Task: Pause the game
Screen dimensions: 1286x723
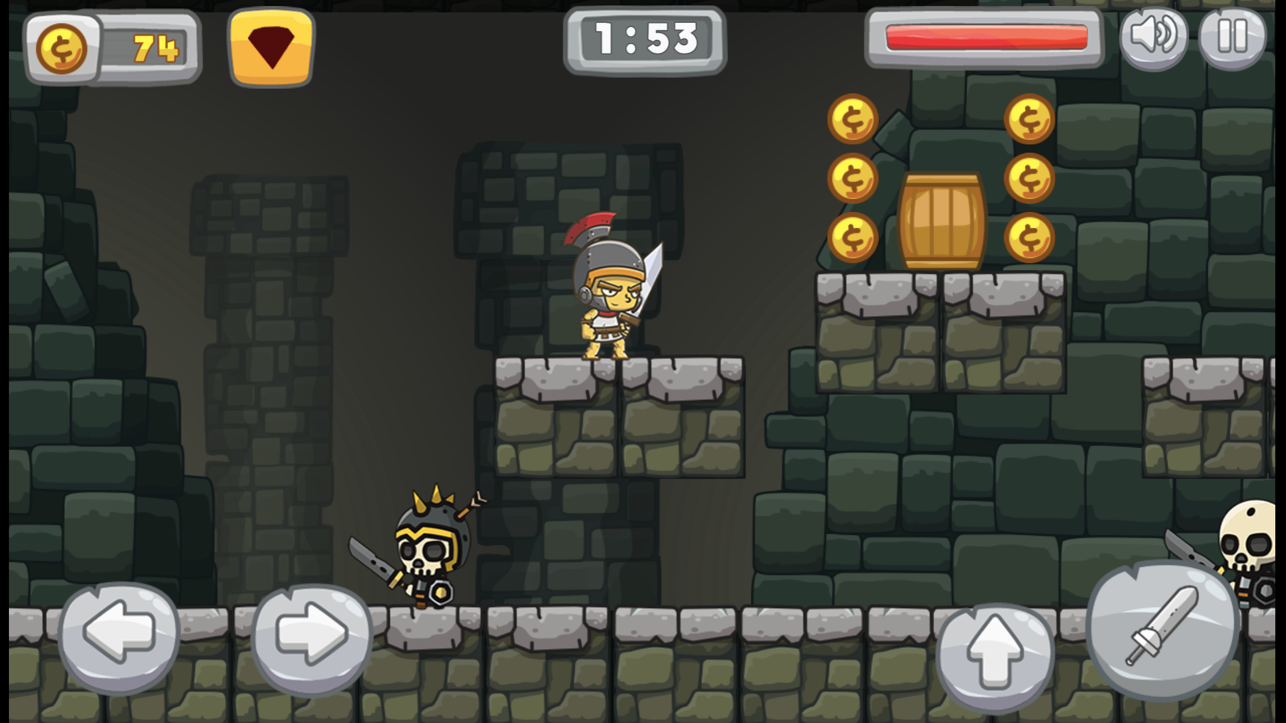Action: [1232, 38]
